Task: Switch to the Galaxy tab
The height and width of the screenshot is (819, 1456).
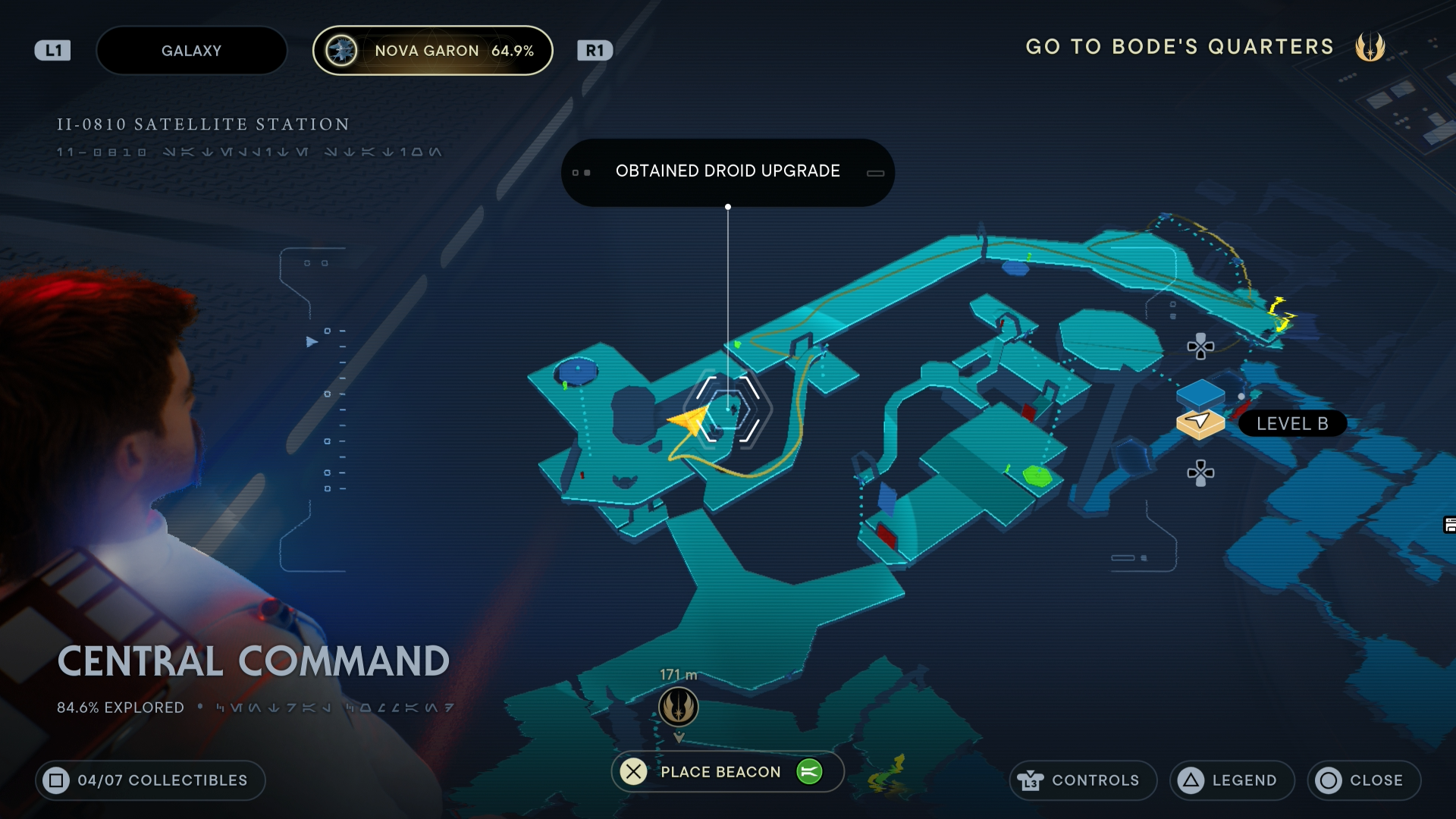Action: [x=191, y=51]
